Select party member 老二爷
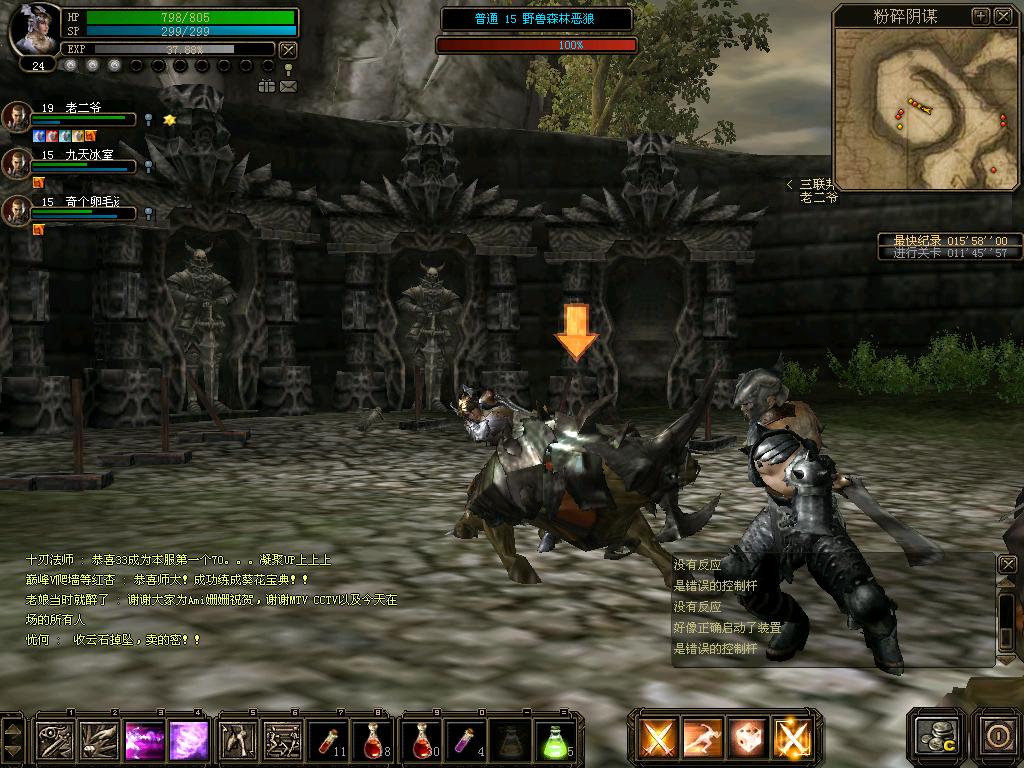This screenshot has width=1024, height=768. (x=17, y=116)
